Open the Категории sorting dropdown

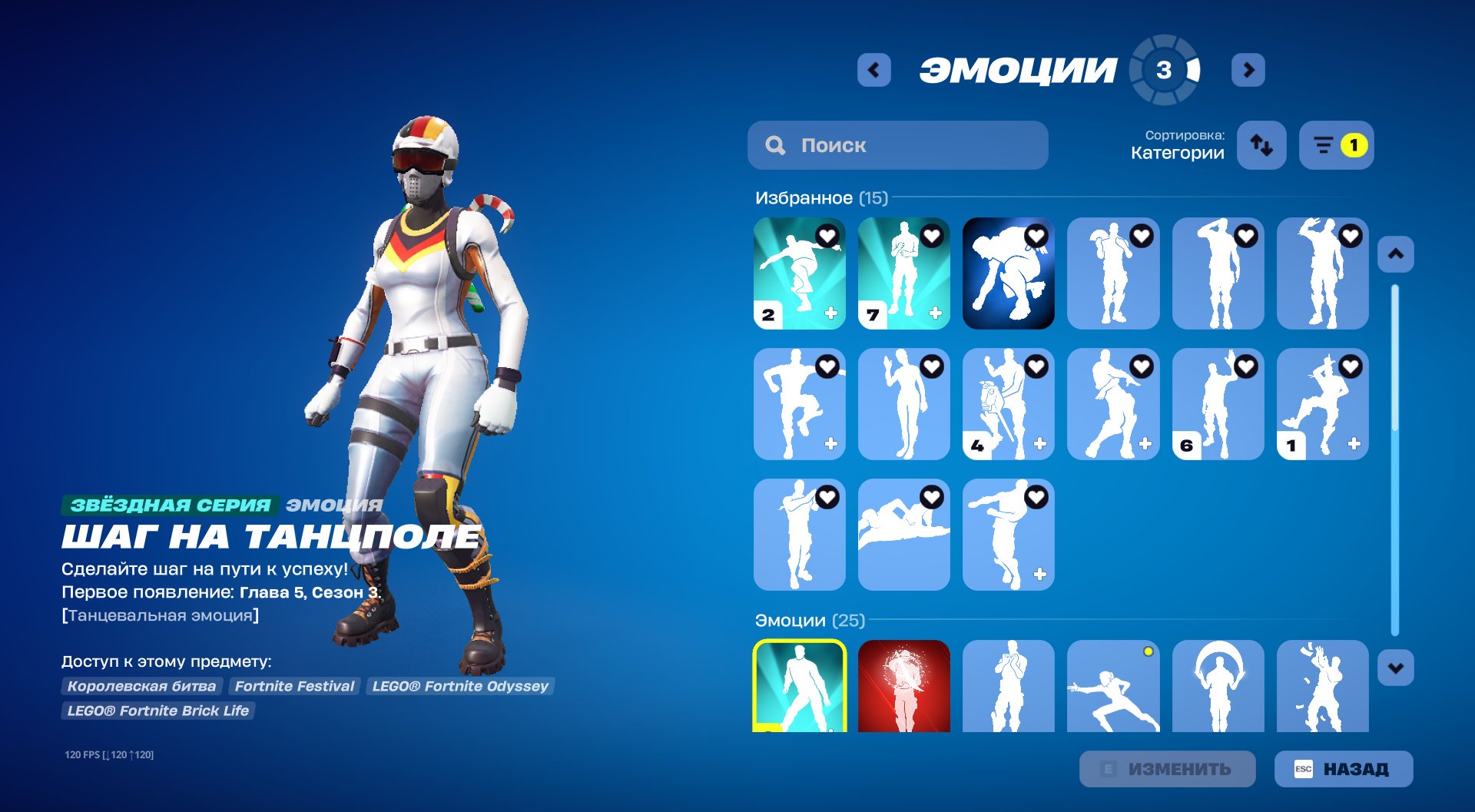pyautogui.click(x=1175, y=152)
